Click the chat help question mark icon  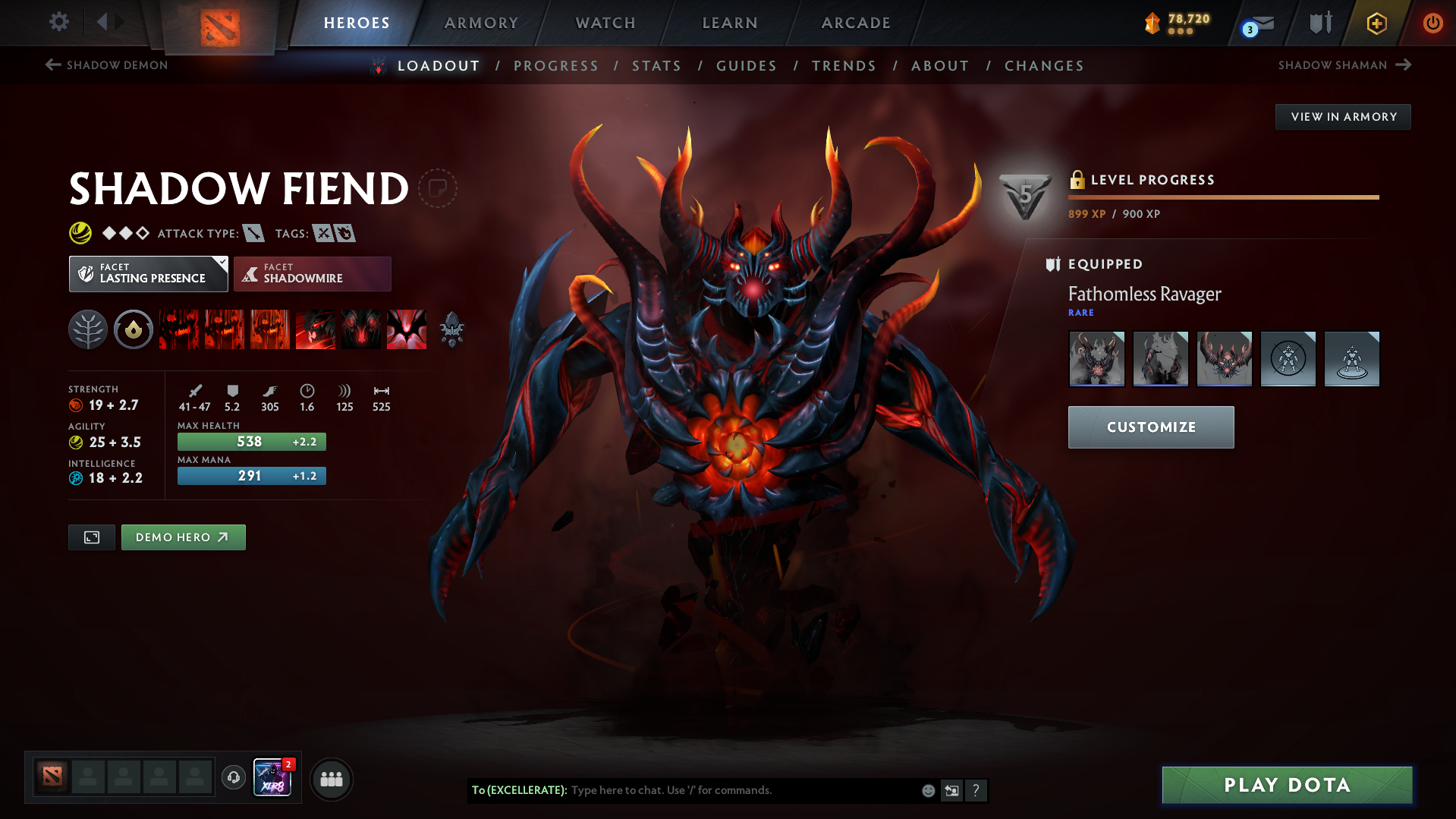(x=977, y=790)
